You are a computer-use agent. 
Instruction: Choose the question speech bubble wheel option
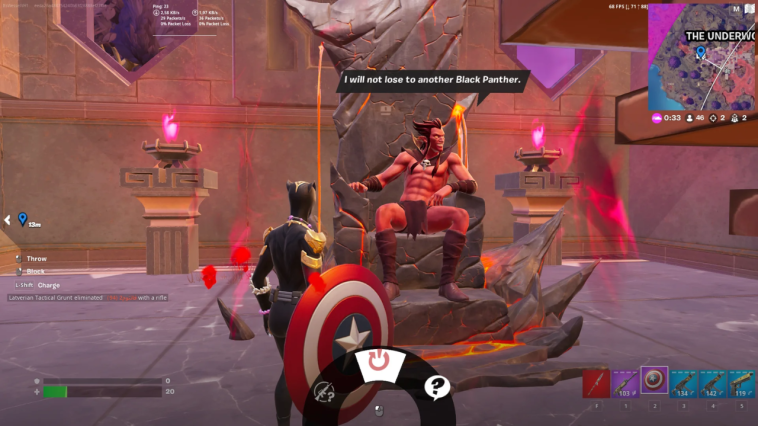436,386
